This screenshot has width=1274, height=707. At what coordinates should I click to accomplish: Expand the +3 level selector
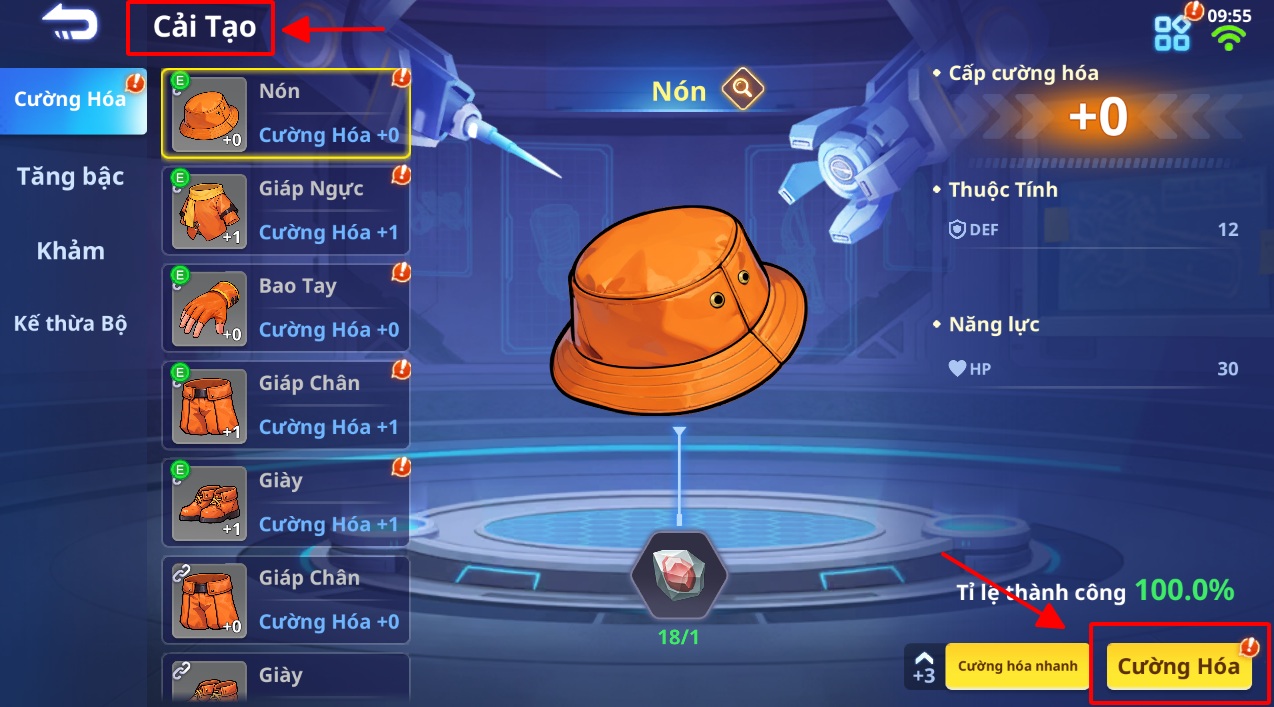point(924,667)
